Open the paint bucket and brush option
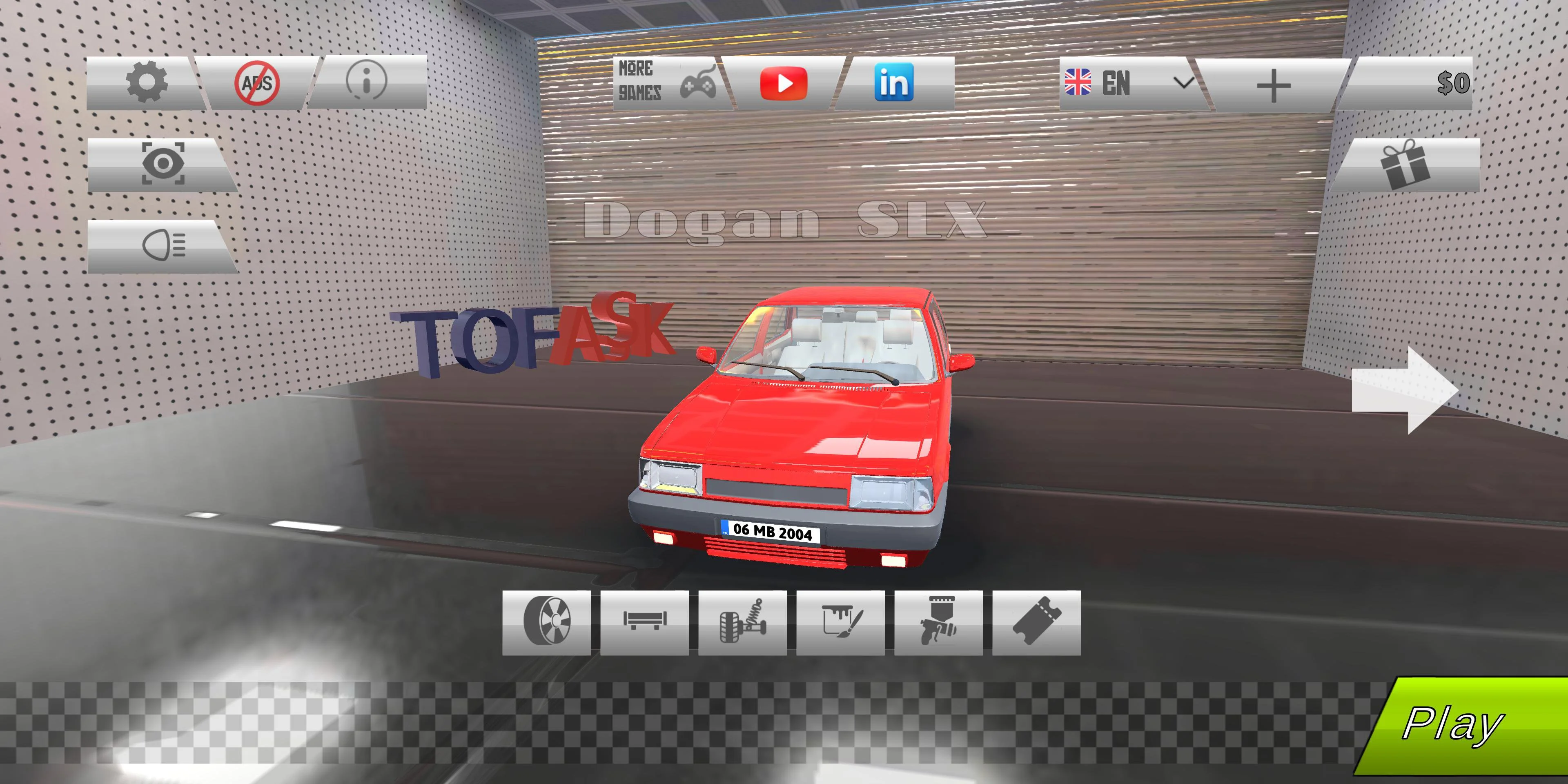The image size is (1568, 784). tap(841, 621)
